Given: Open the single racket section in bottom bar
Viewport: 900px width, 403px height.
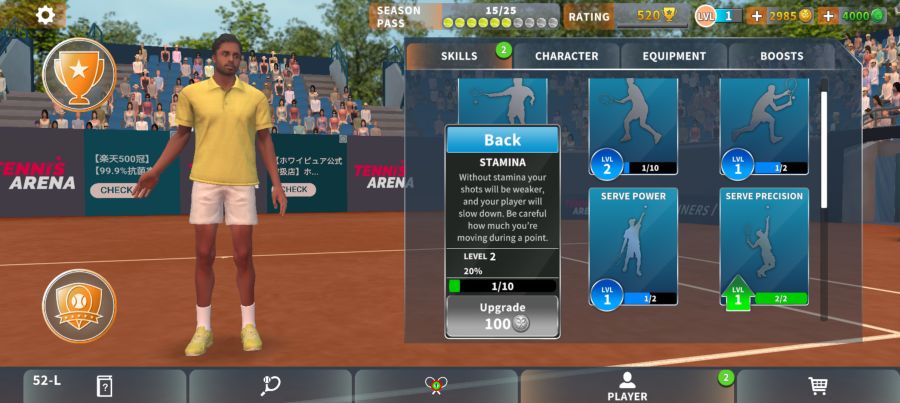Looking at the screenshot, I should pyautogui.click(x=270, y=386).
